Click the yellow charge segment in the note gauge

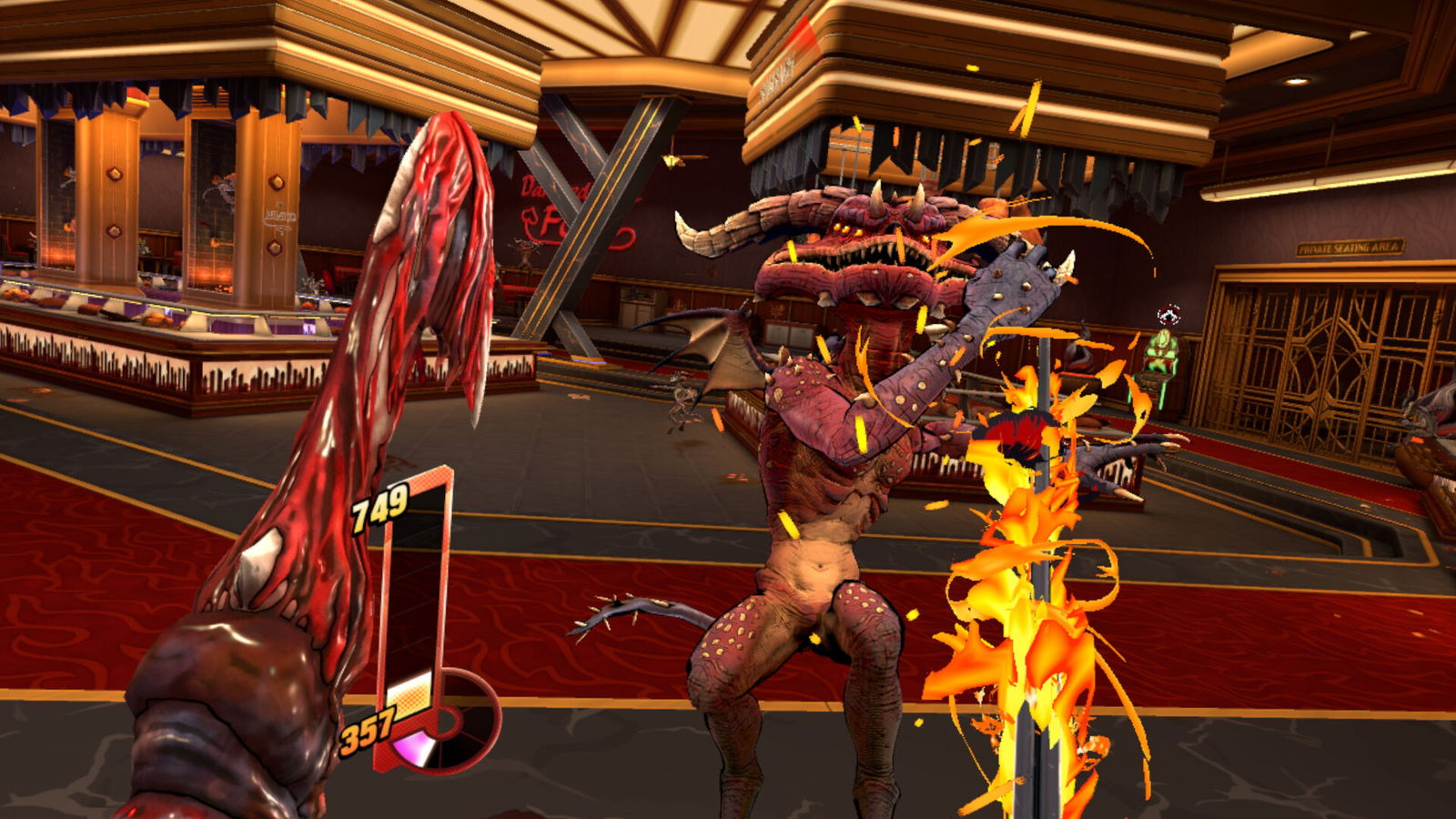pos(409,703)
